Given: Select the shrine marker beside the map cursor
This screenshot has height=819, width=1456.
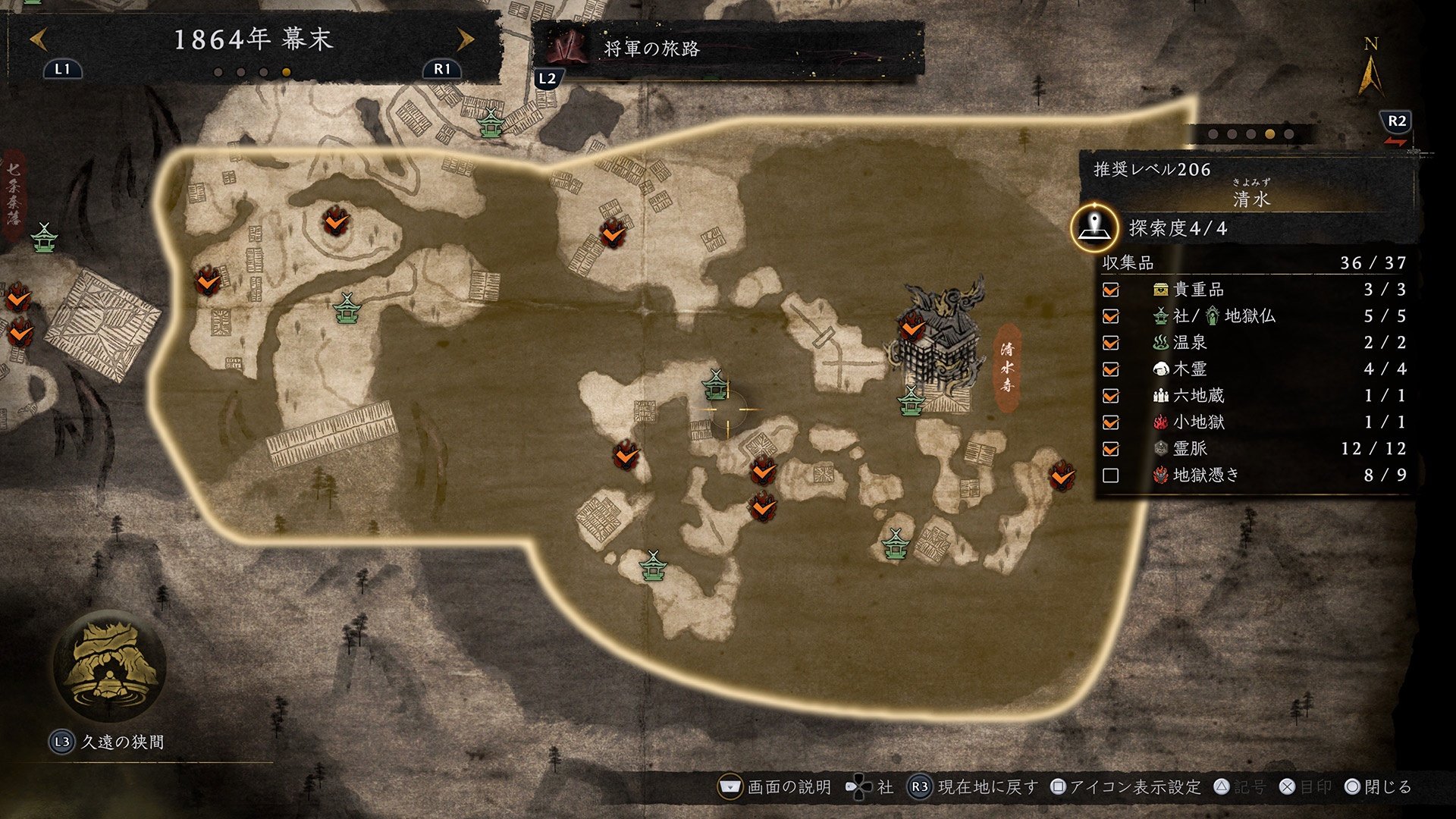Looking at the screenshot, I should click(x=714, y=385).
